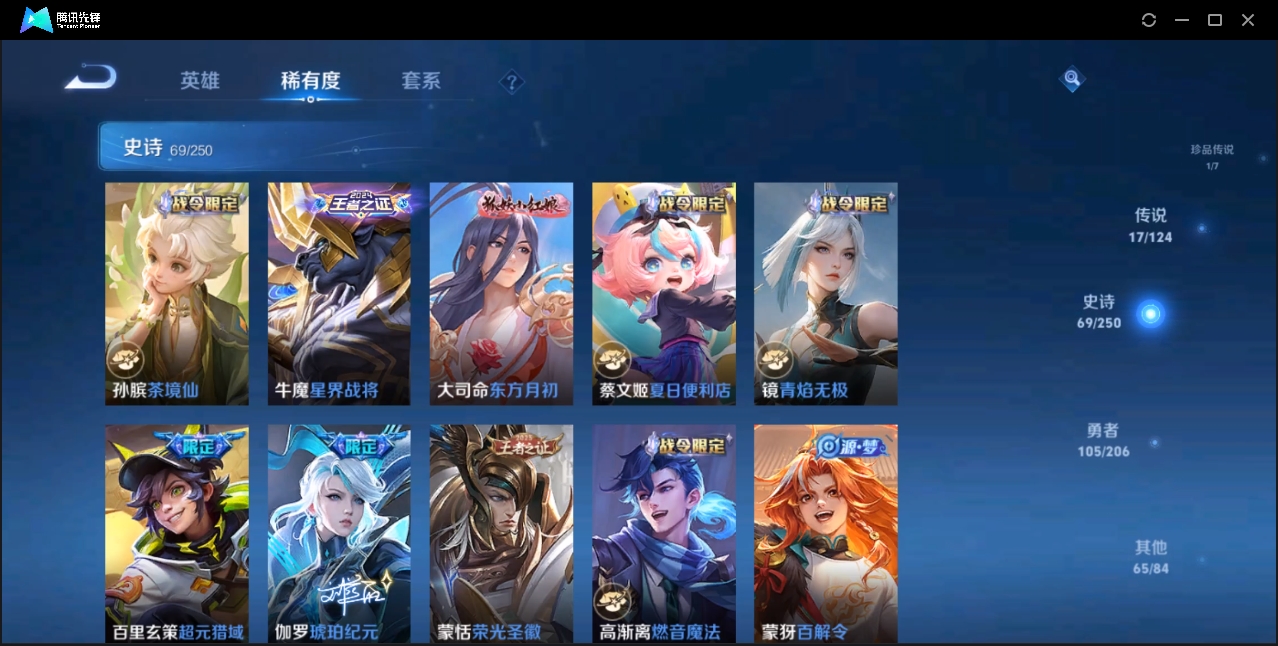Jump to the 勇者 rarity section
The height and width of the screenshot is (646, 1278).
pos(1102,440)
